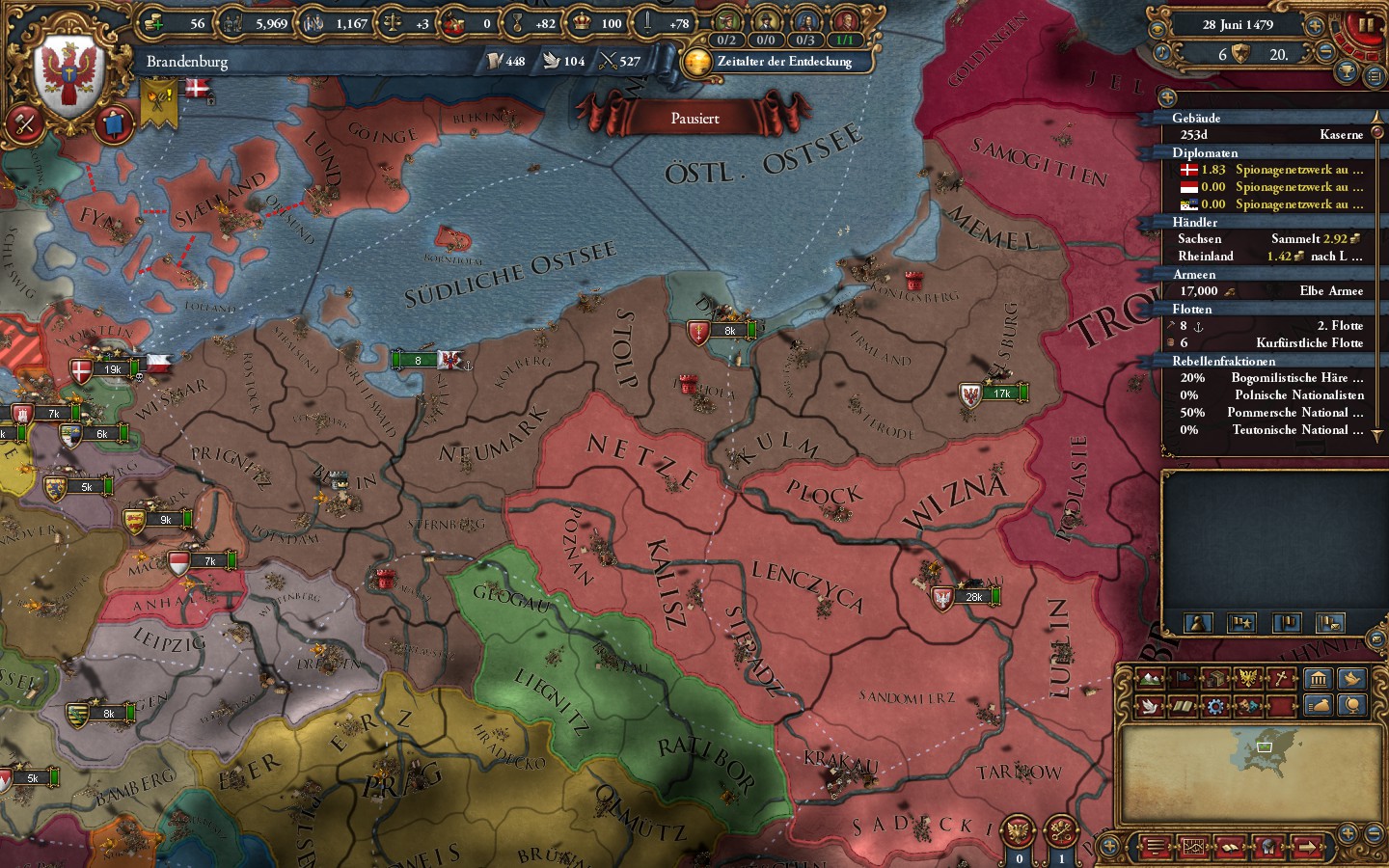Select the espionage mapmode spy icon
The image size is (1389, 868).
click(1247, 706)
